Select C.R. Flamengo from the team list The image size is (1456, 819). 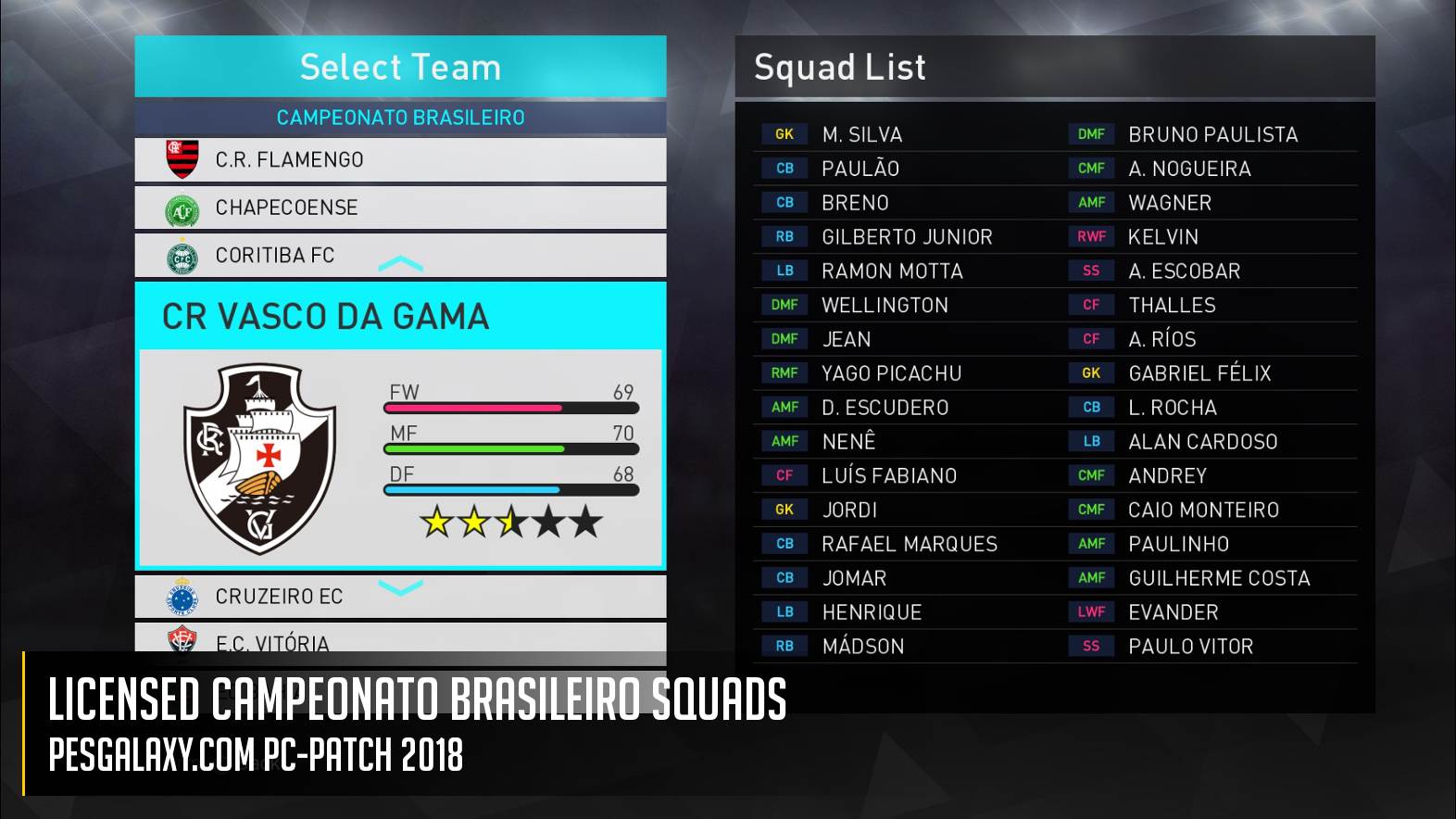click(x=400, y=159)
